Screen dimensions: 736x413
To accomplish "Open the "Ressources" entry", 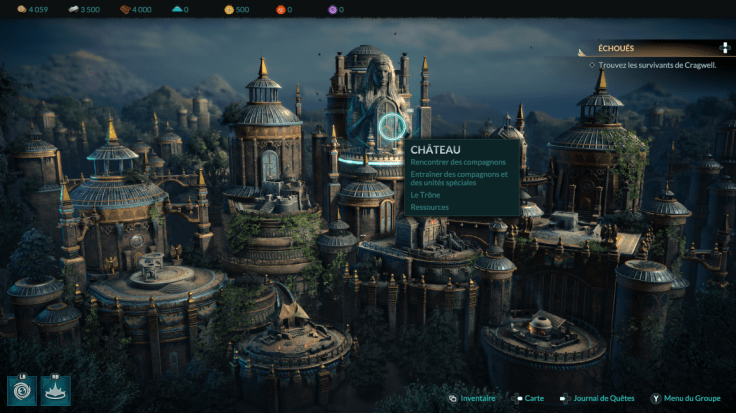I will [429, 207].
